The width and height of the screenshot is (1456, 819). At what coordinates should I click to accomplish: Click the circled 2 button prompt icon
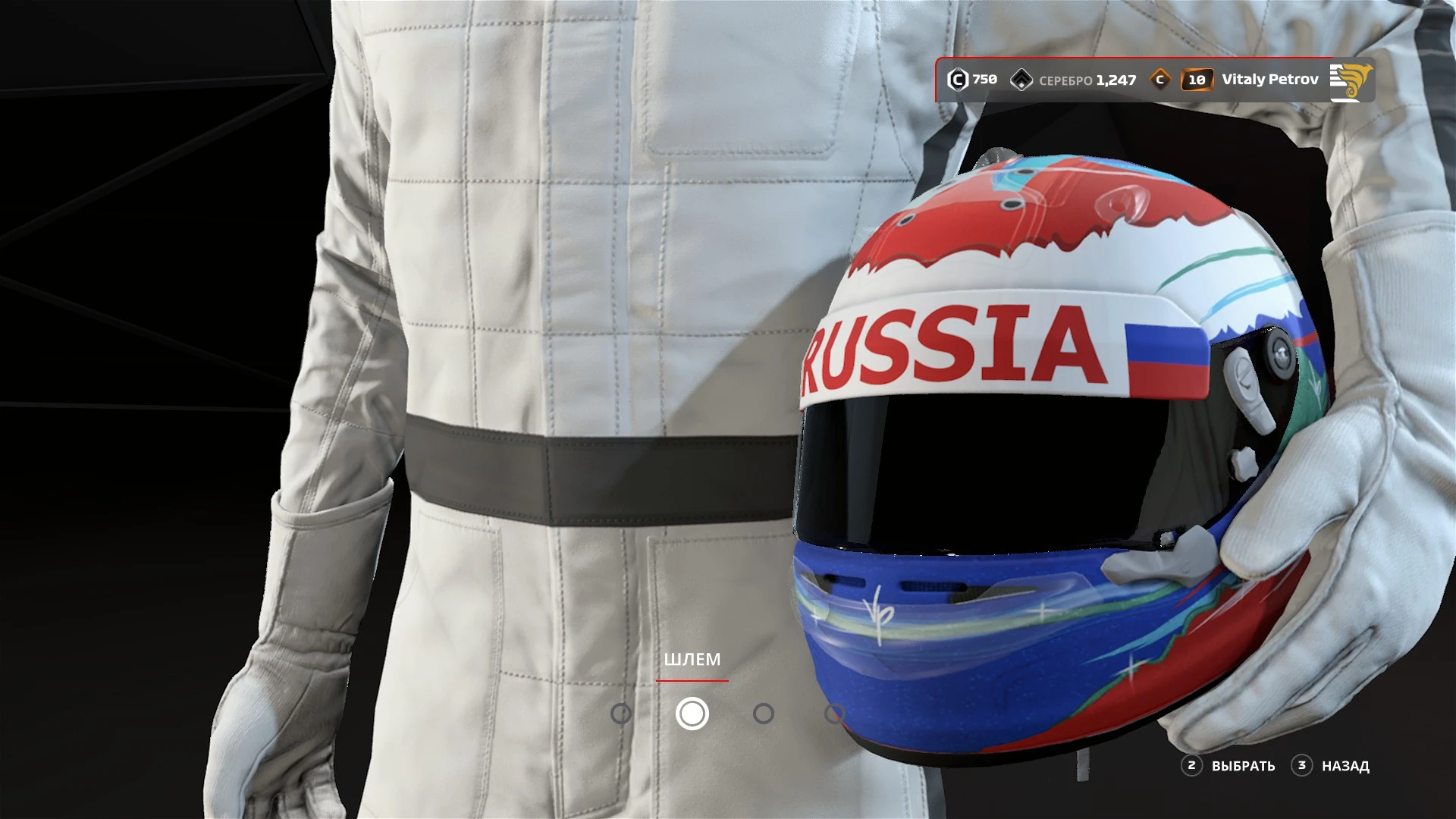pyautogui.click(x=1192, y=767)
